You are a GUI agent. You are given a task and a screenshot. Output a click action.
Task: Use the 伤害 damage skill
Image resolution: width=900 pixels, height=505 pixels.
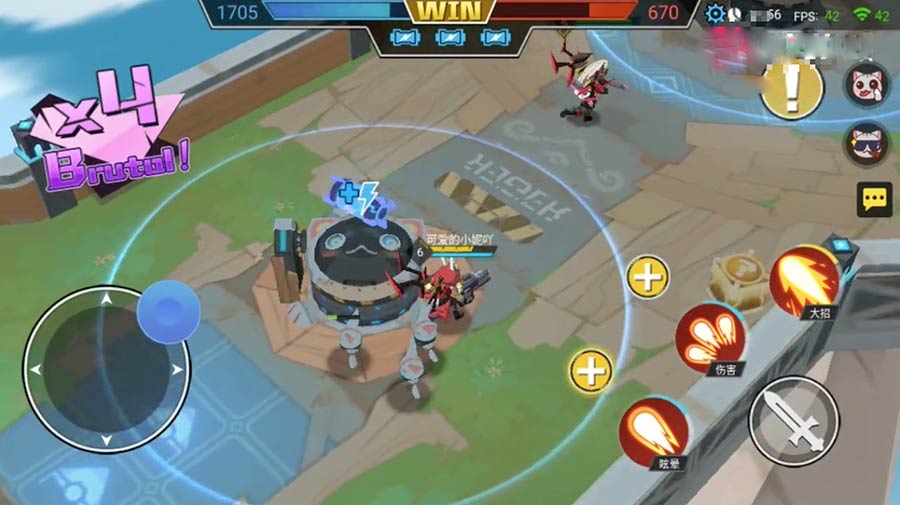coord(711,336)
